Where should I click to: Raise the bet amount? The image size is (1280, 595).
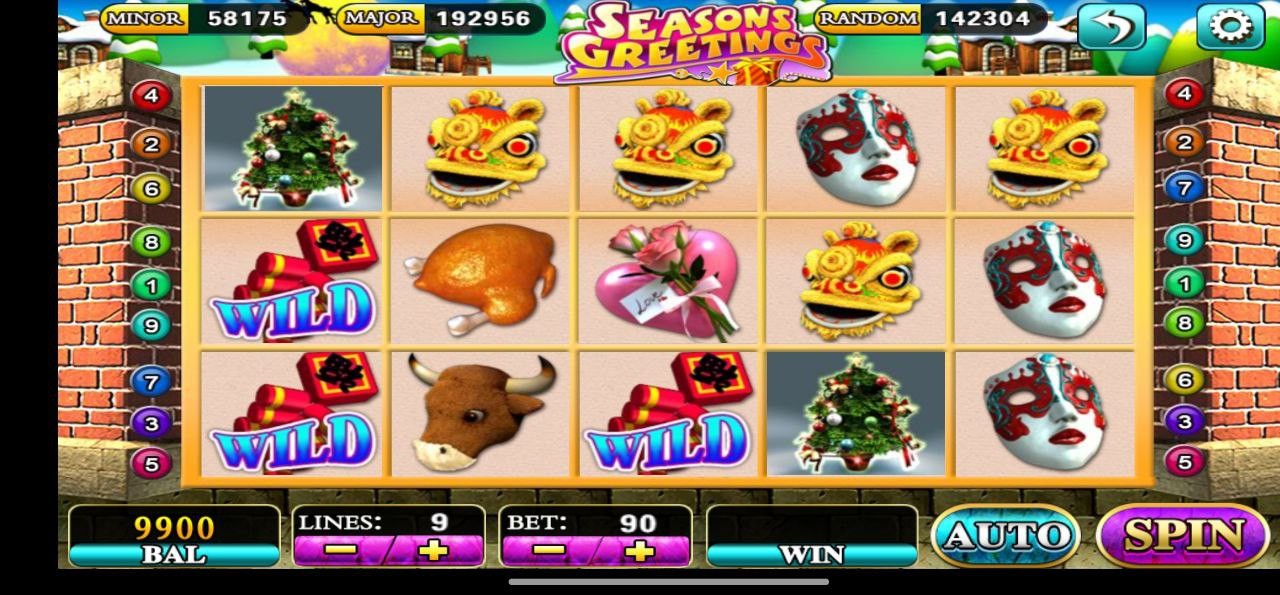coord(639,550)
